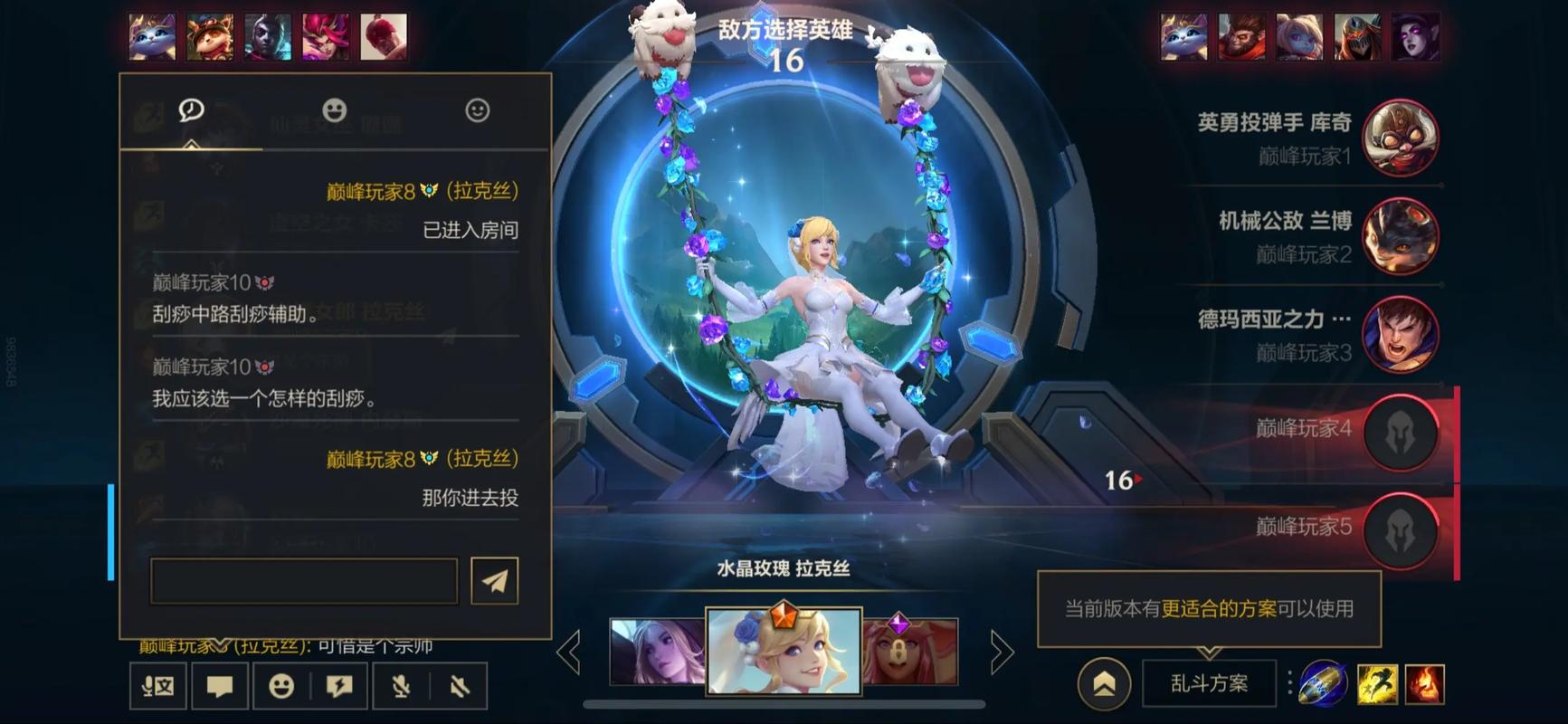Change the yellow Flash summoner spell
The height and width of the screenshot is (724, 1568).
click(1377, 684)
